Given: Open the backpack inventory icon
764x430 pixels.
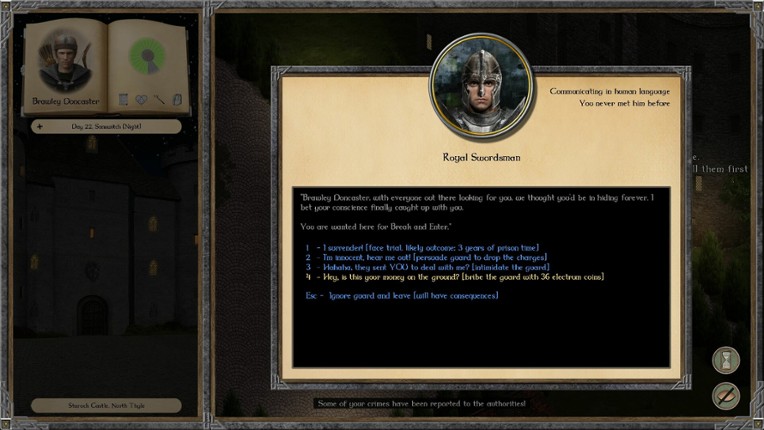Looking at the screenshot, I should [x=177, y=99].
